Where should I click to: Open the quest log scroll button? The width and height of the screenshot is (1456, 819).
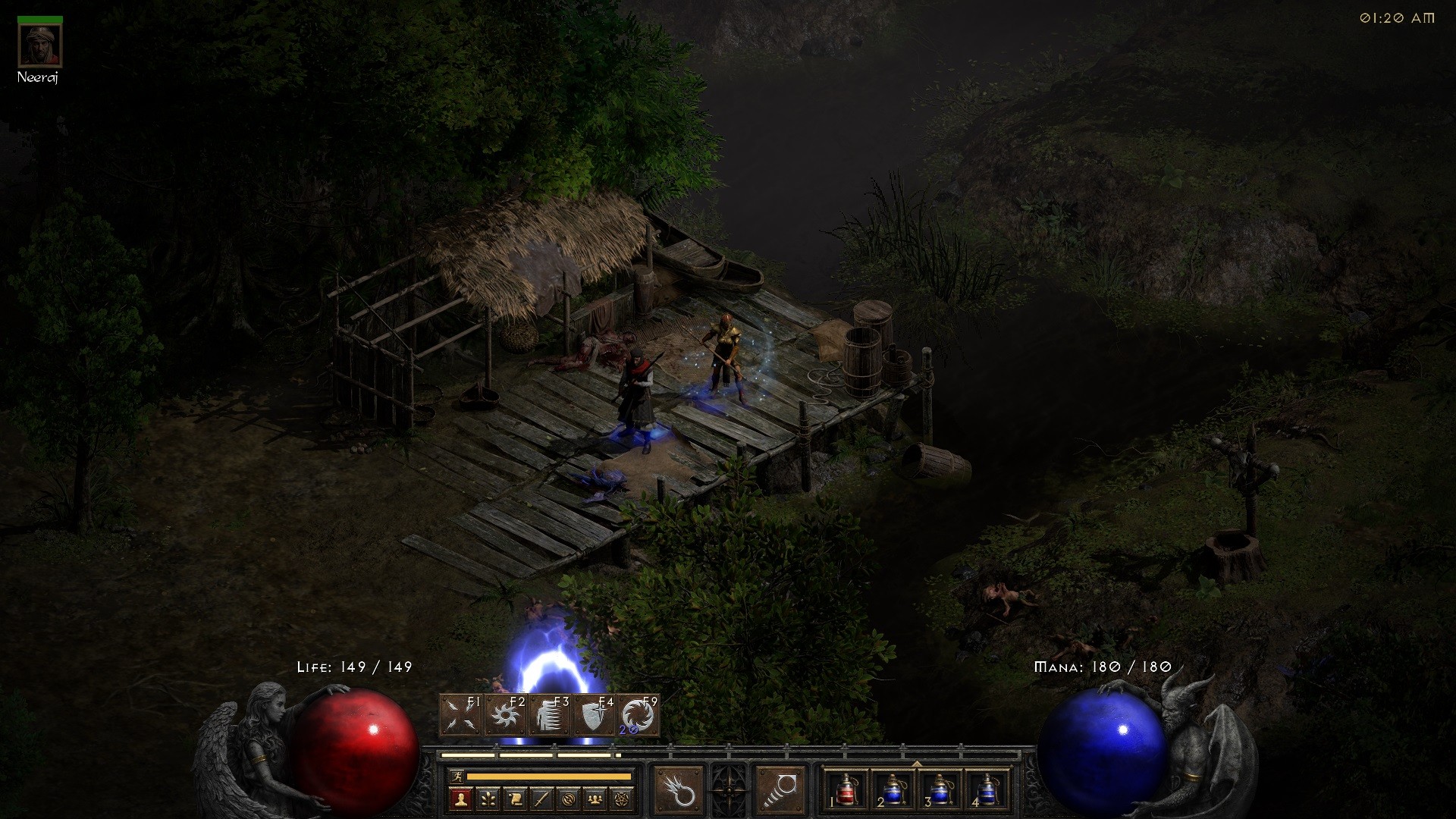515,799
